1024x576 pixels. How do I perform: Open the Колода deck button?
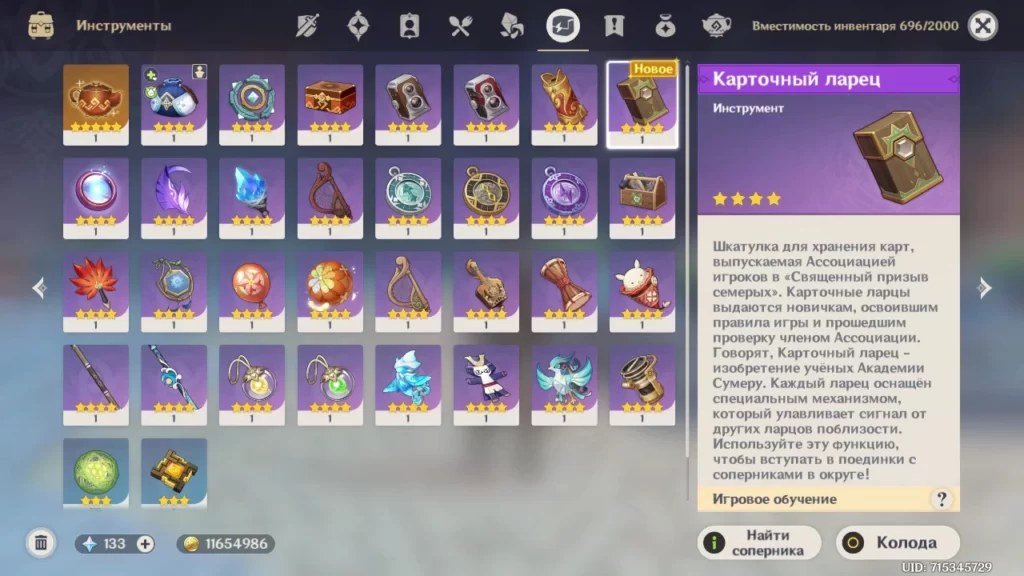[x=897, y=543]
